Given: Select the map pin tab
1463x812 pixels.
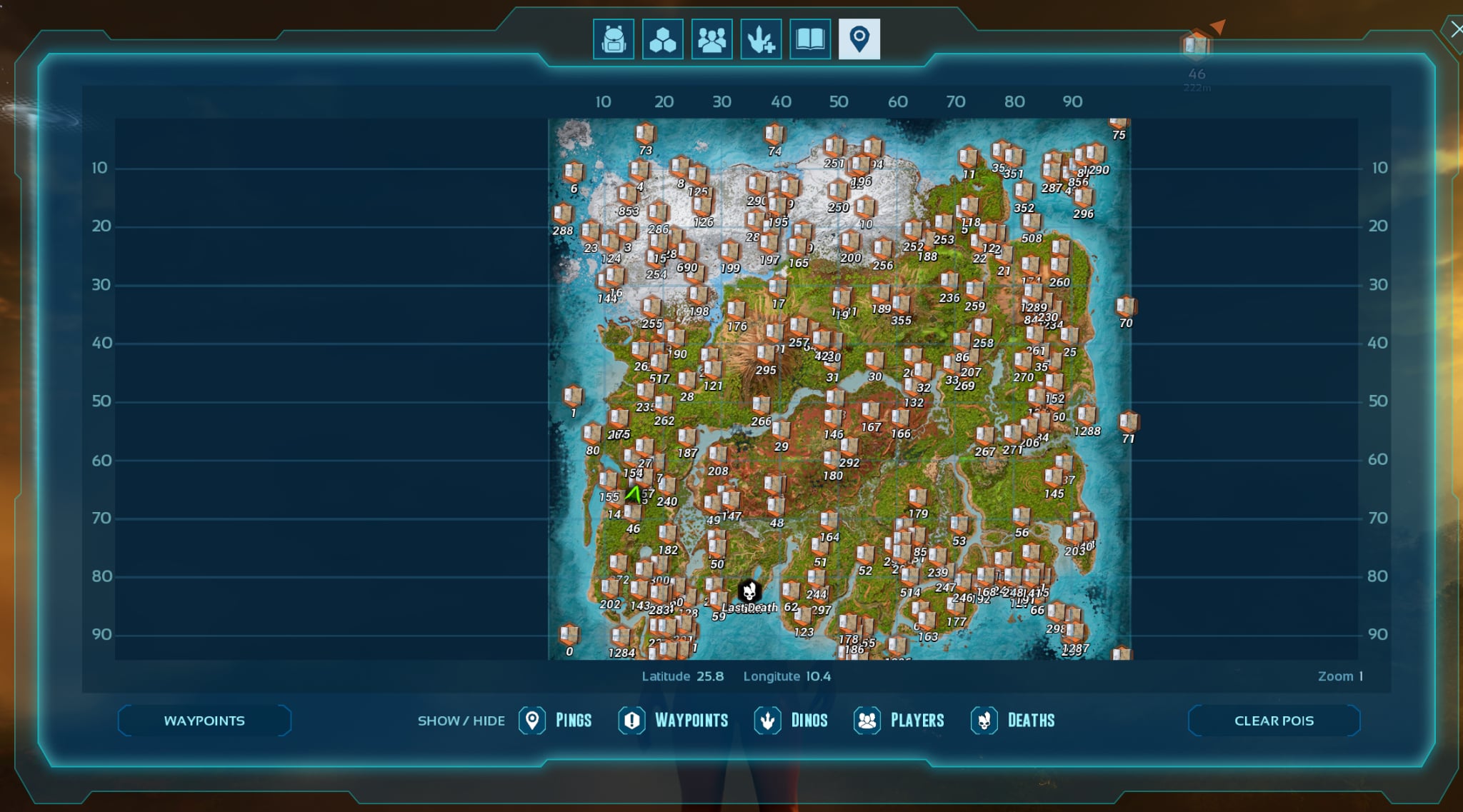Looking at the screenshot, I should (x=859, y=39).
